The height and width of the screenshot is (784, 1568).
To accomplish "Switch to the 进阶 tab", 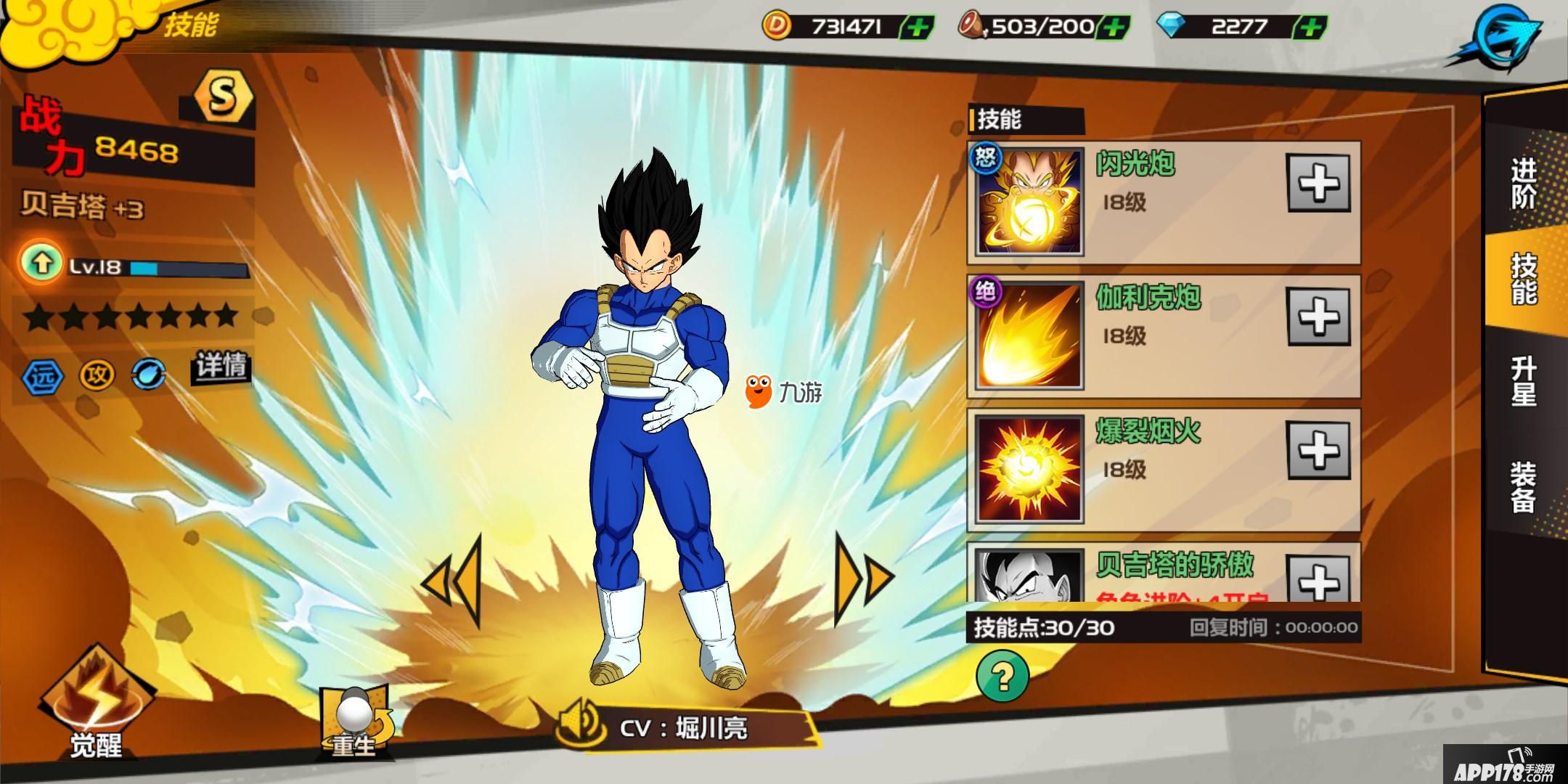I will click(1524, 184).
